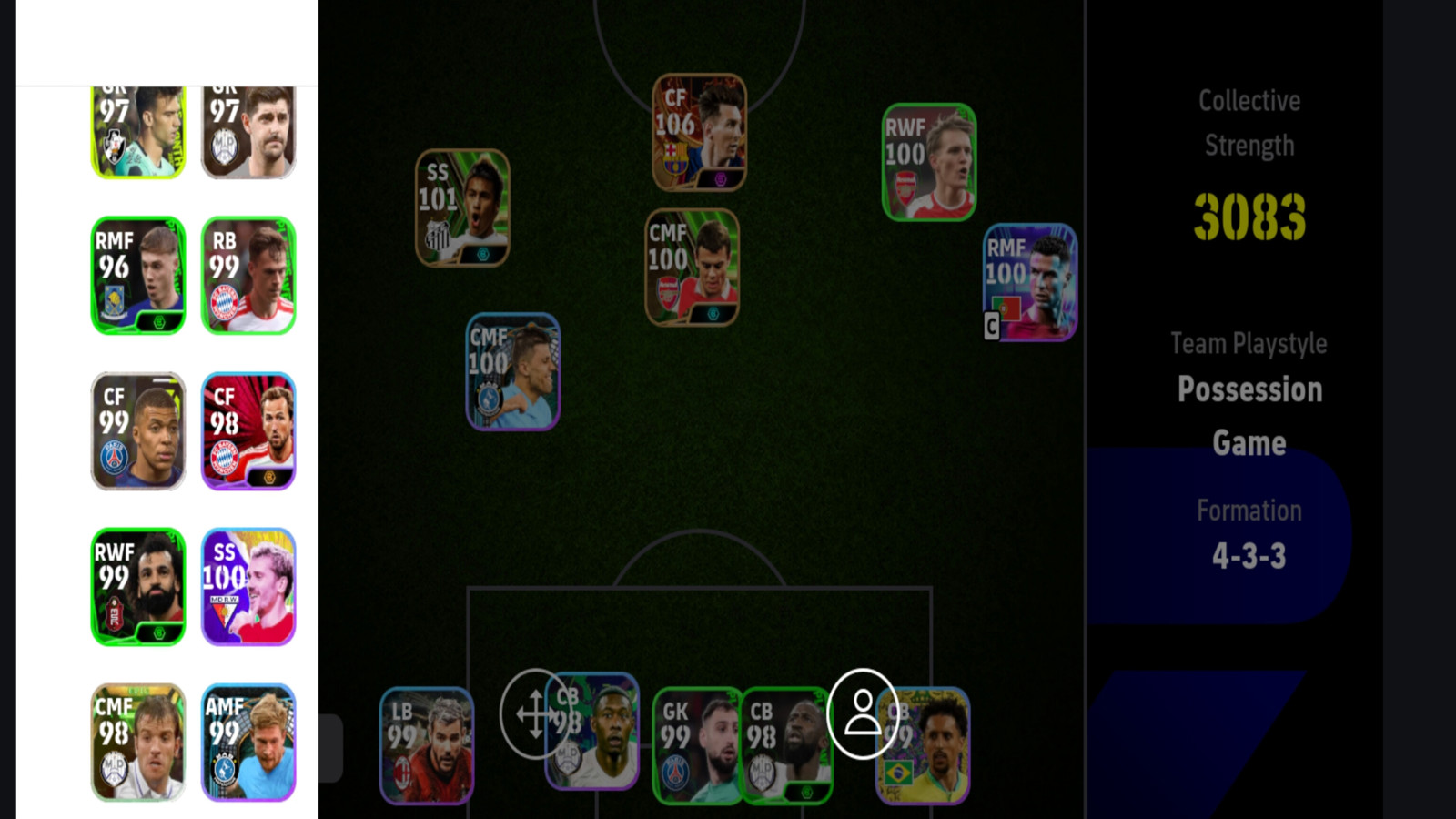The width and height of the screenshot is (1456, 819).
Task: Select the LB 99 defender card
Action: point(426,746)
